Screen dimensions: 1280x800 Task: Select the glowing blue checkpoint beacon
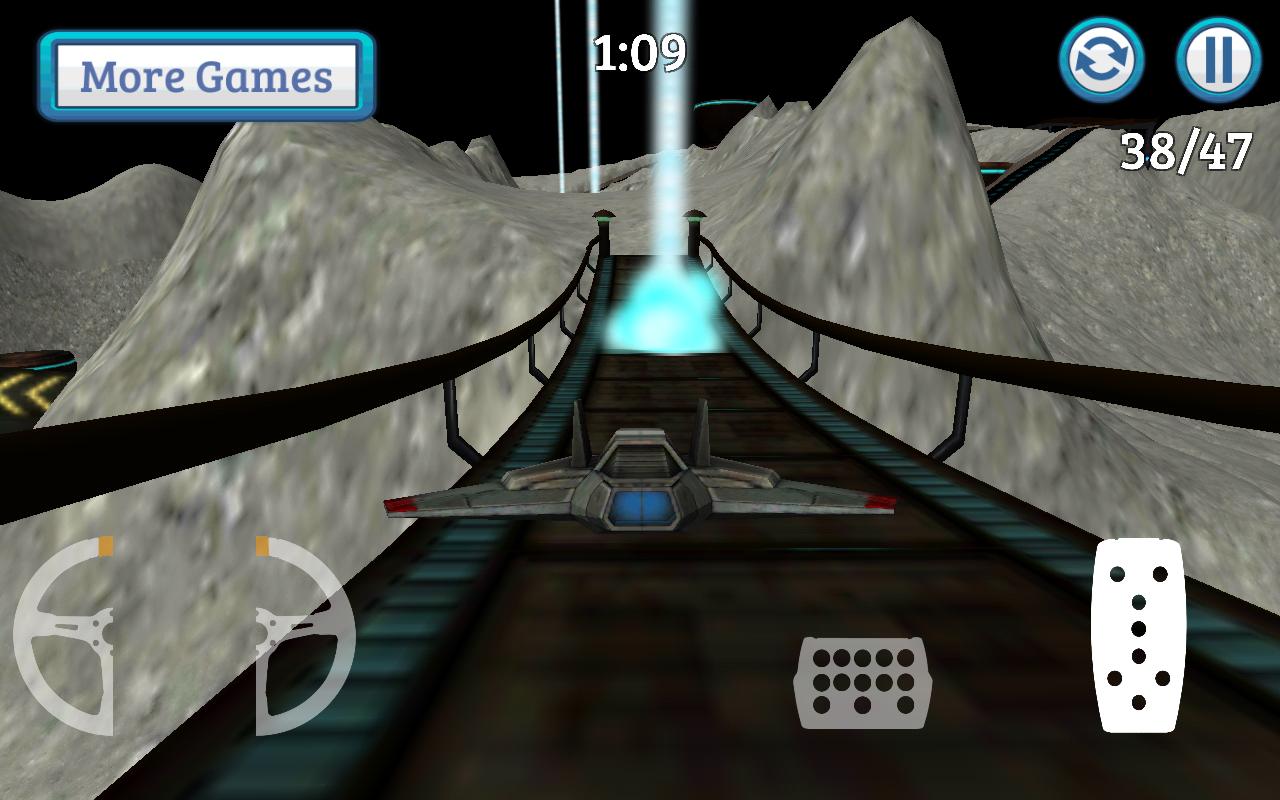[x=665, y=315]
